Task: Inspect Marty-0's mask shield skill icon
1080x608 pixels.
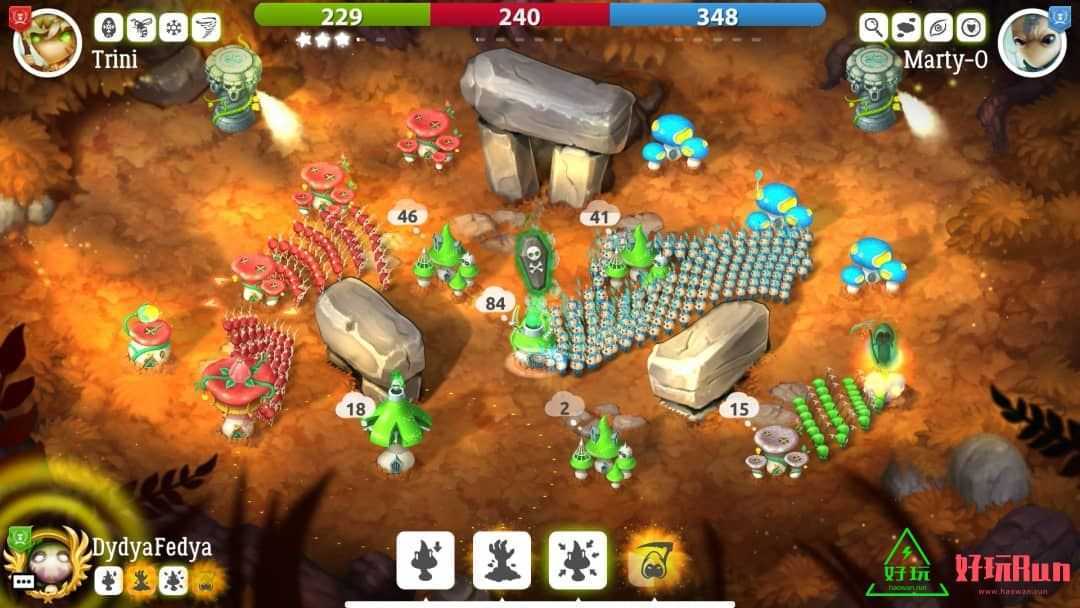Action: (x=971, y=27)
